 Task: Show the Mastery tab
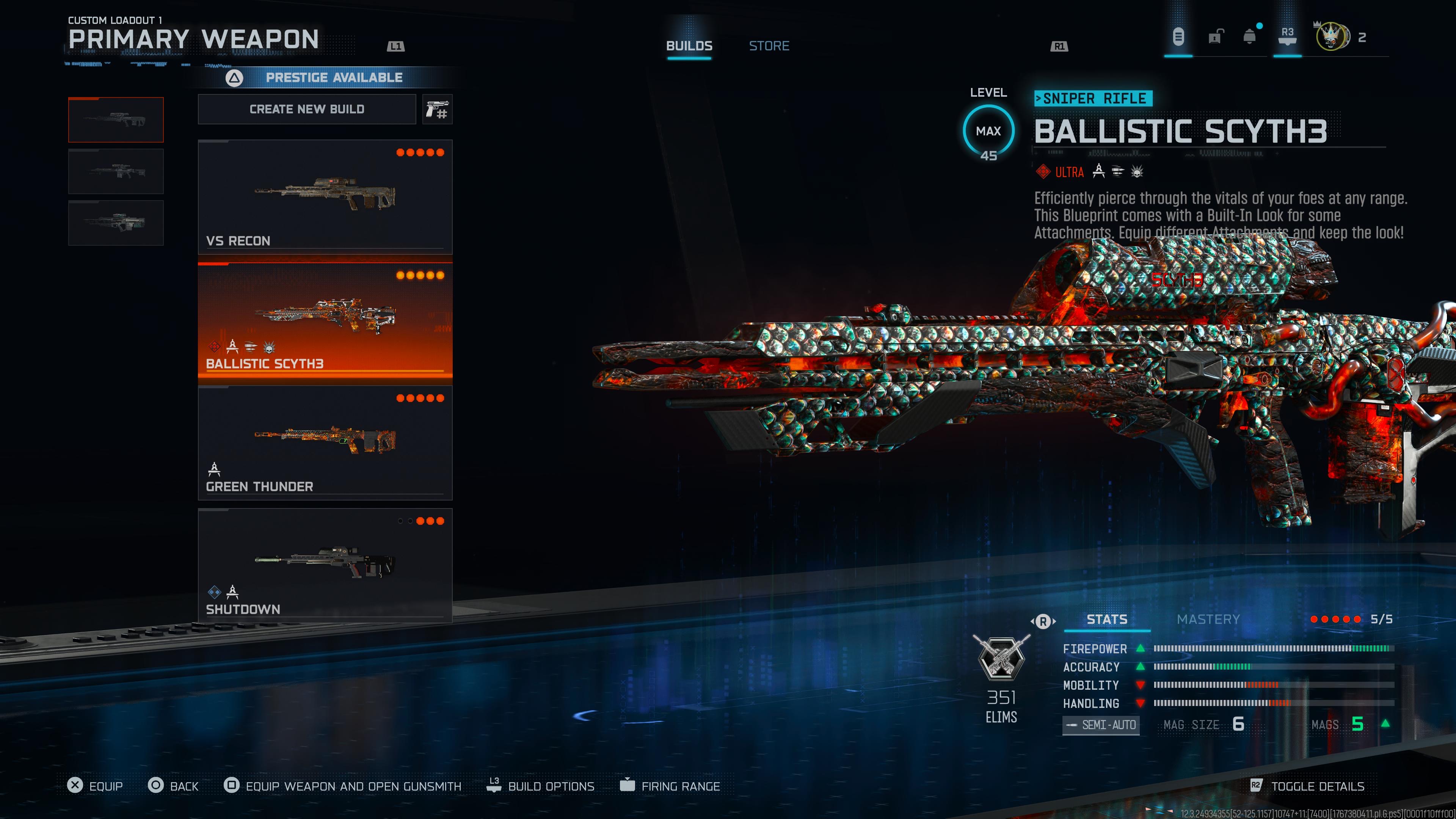1208,620
